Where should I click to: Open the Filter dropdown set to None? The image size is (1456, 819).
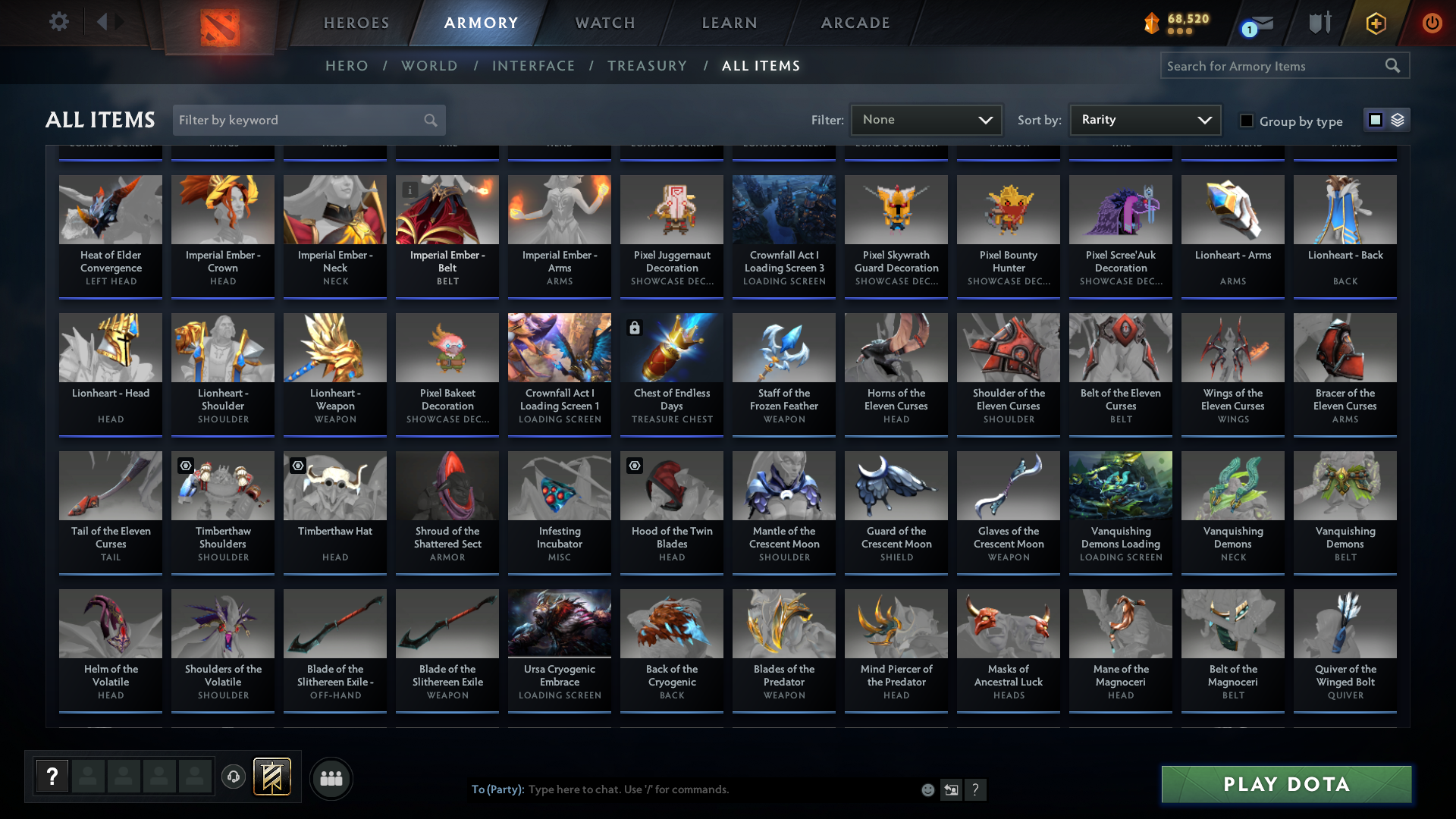[926, 119]
